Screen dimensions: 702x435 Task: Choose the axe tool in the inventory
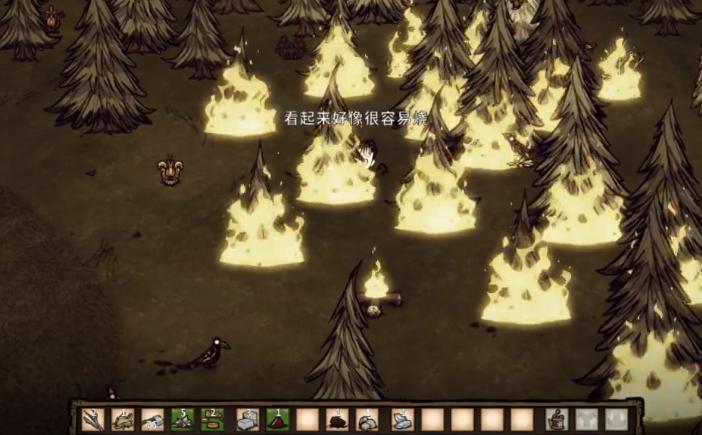pyautogui.click(x=152, y=420)
